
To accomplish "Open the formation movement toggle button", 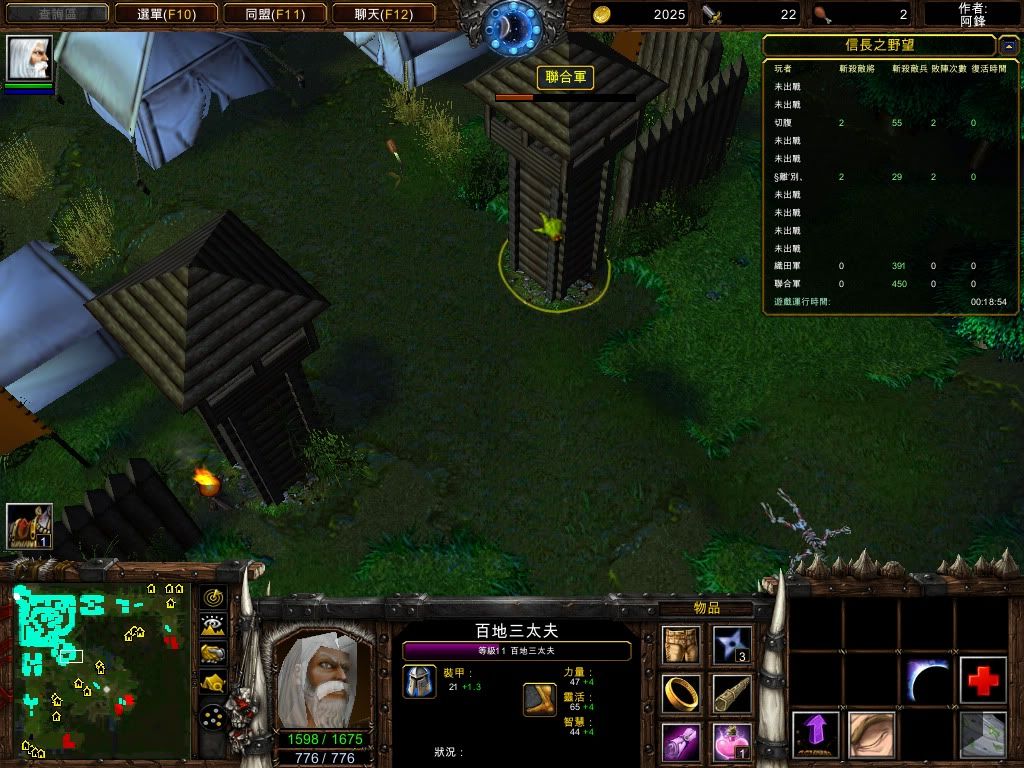I will pos(213,716).
